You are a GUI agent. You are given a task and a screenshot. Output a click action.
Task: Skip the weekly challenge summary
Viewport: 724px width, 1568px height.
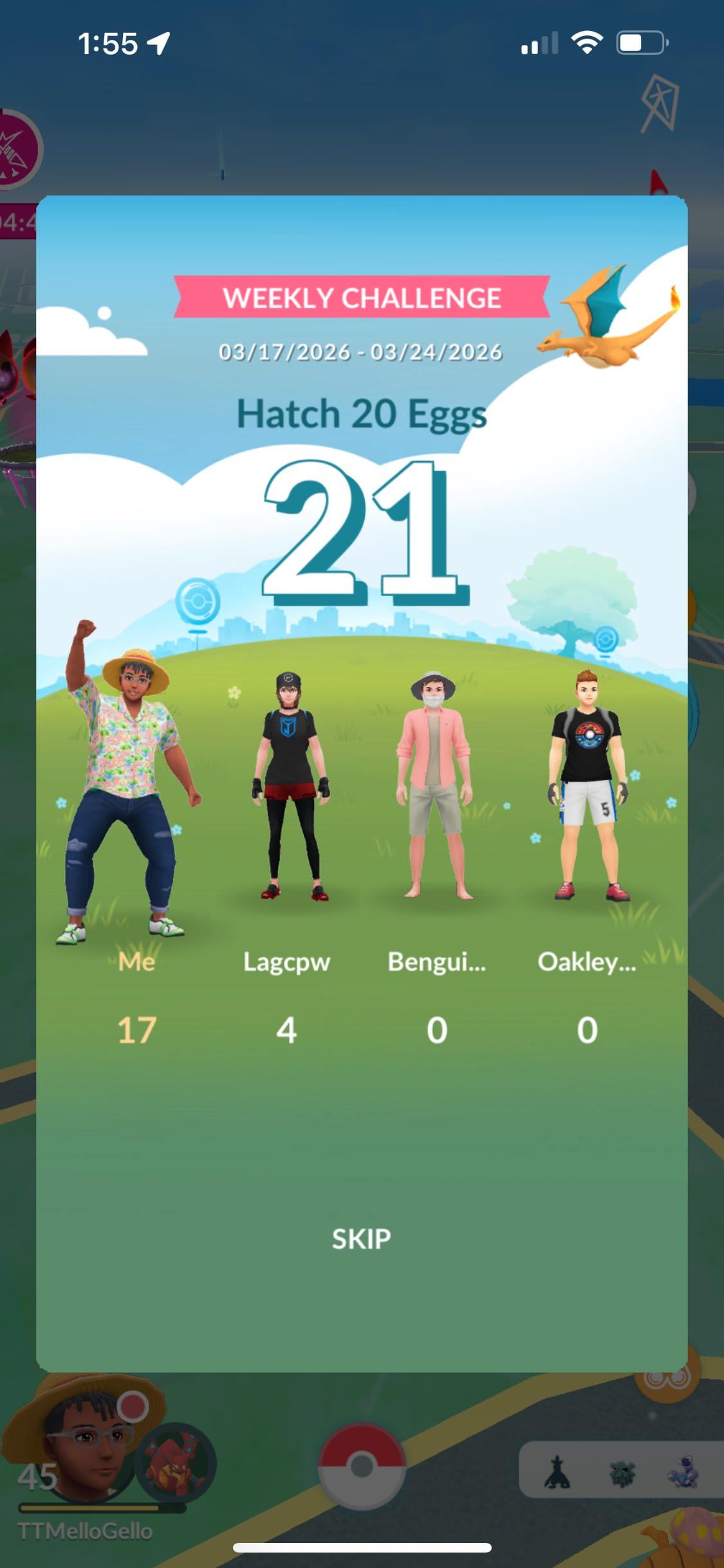pos(361,1238)
